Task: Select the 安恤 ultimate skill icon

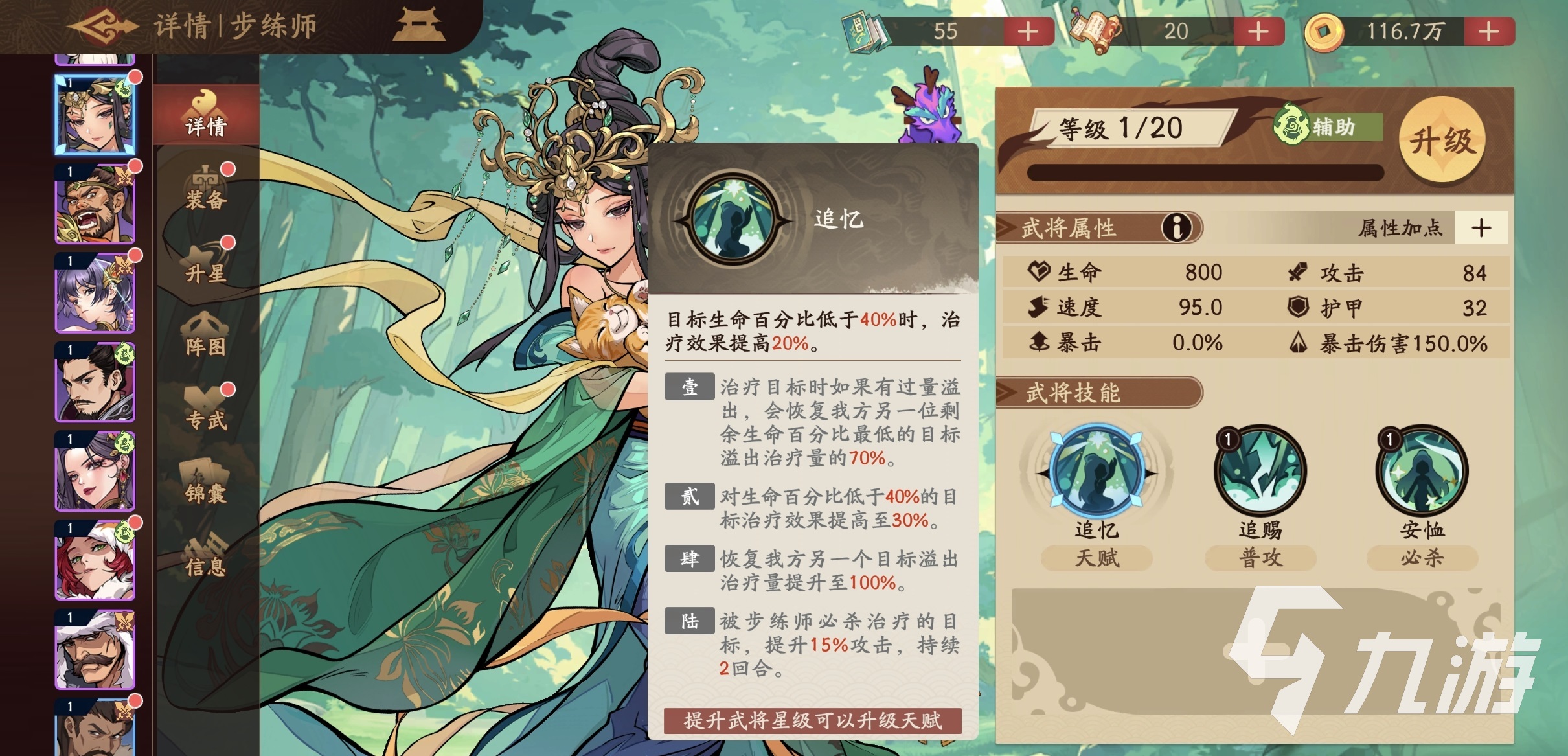Action: click(1421, 472)
